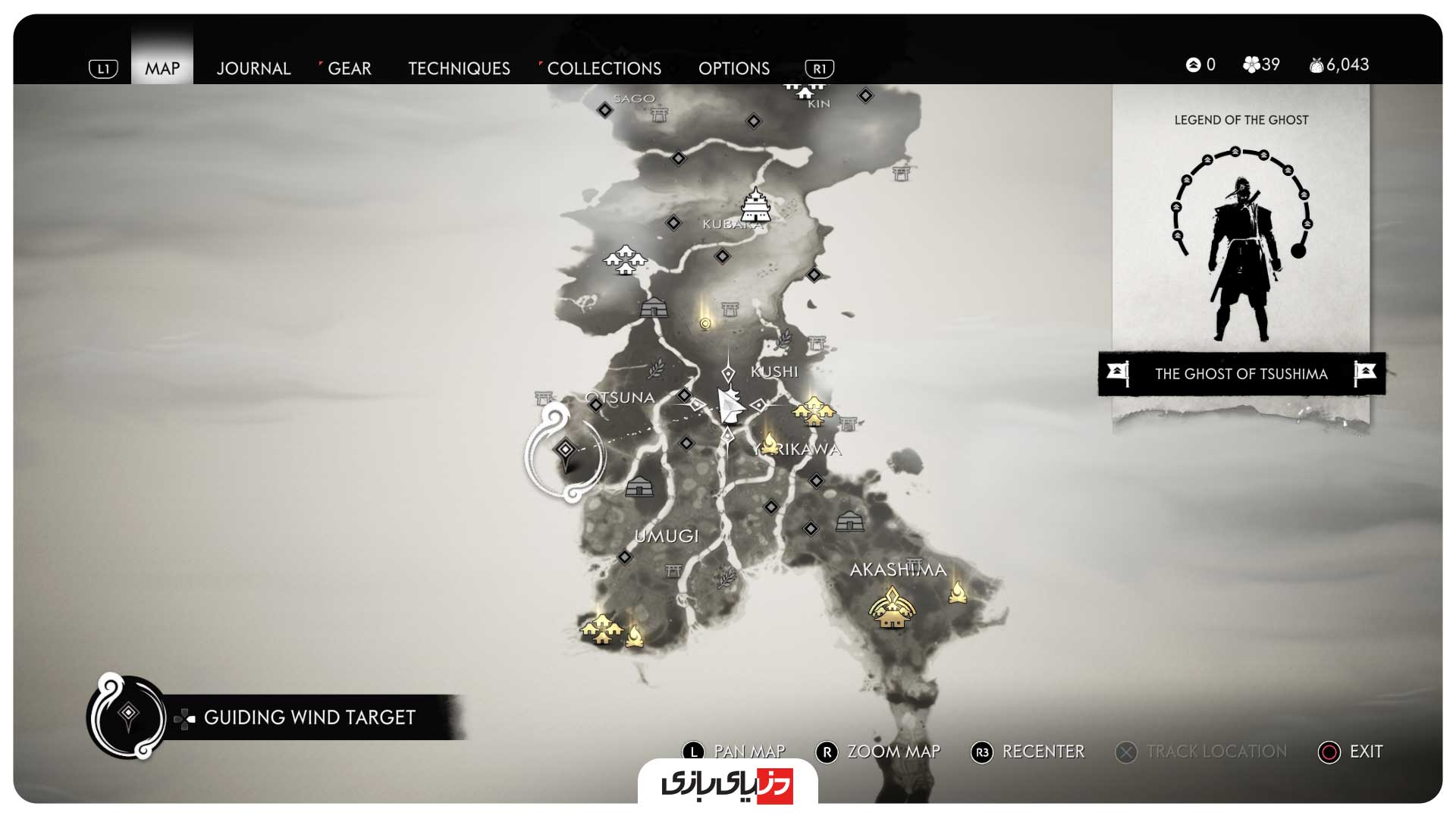Select The Ghost of Tsushima rank banner
The width and height of the screenshot is (1456, 819).
point(1241,374)
